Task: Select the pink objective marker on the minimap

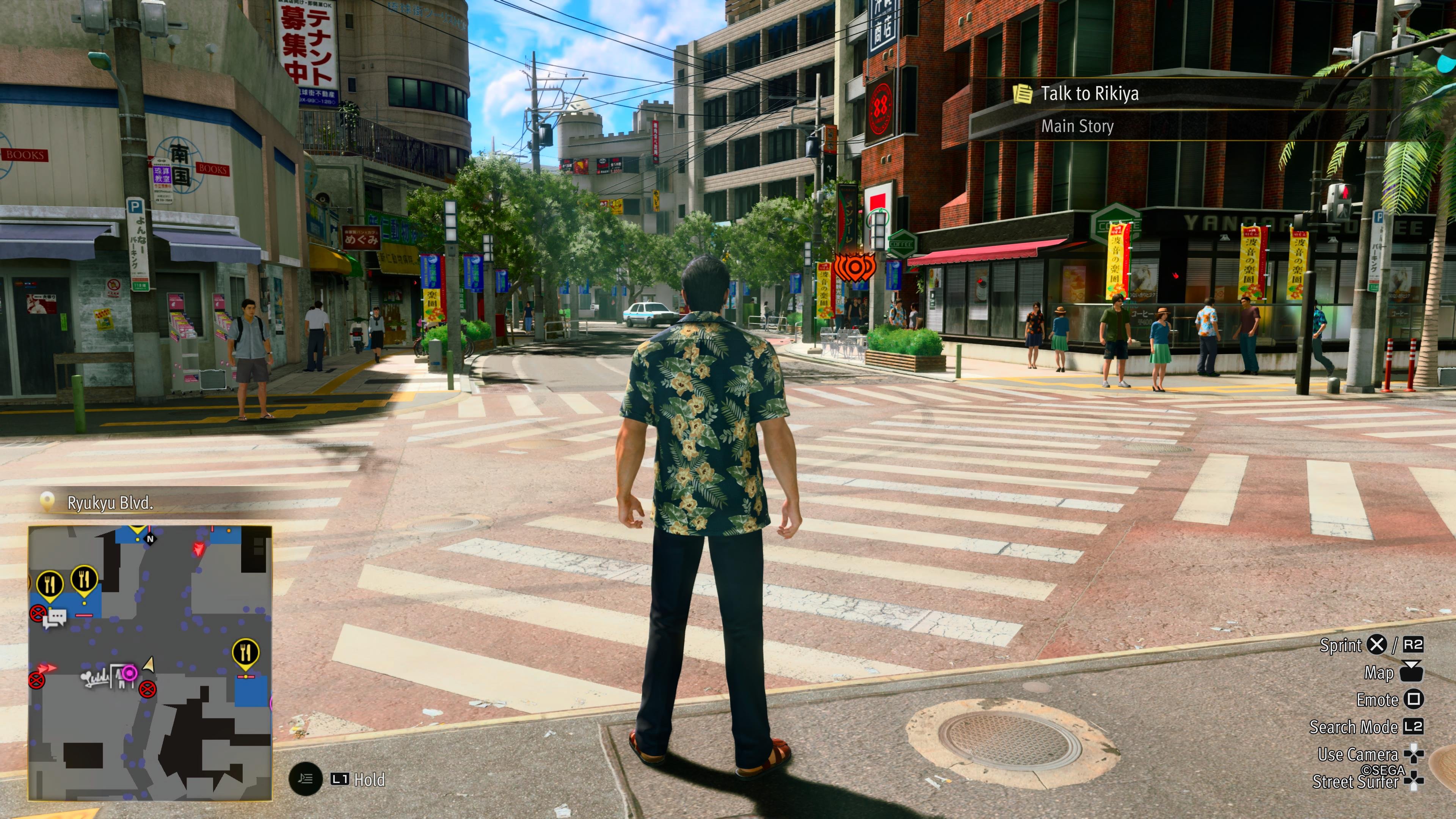Action: pos(129,673)
